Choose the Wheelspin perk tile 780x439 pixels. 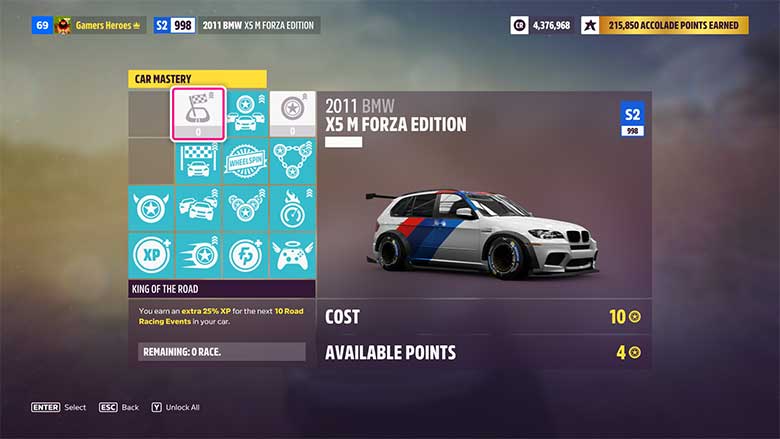pyautogui.click(x=245, y=161)
